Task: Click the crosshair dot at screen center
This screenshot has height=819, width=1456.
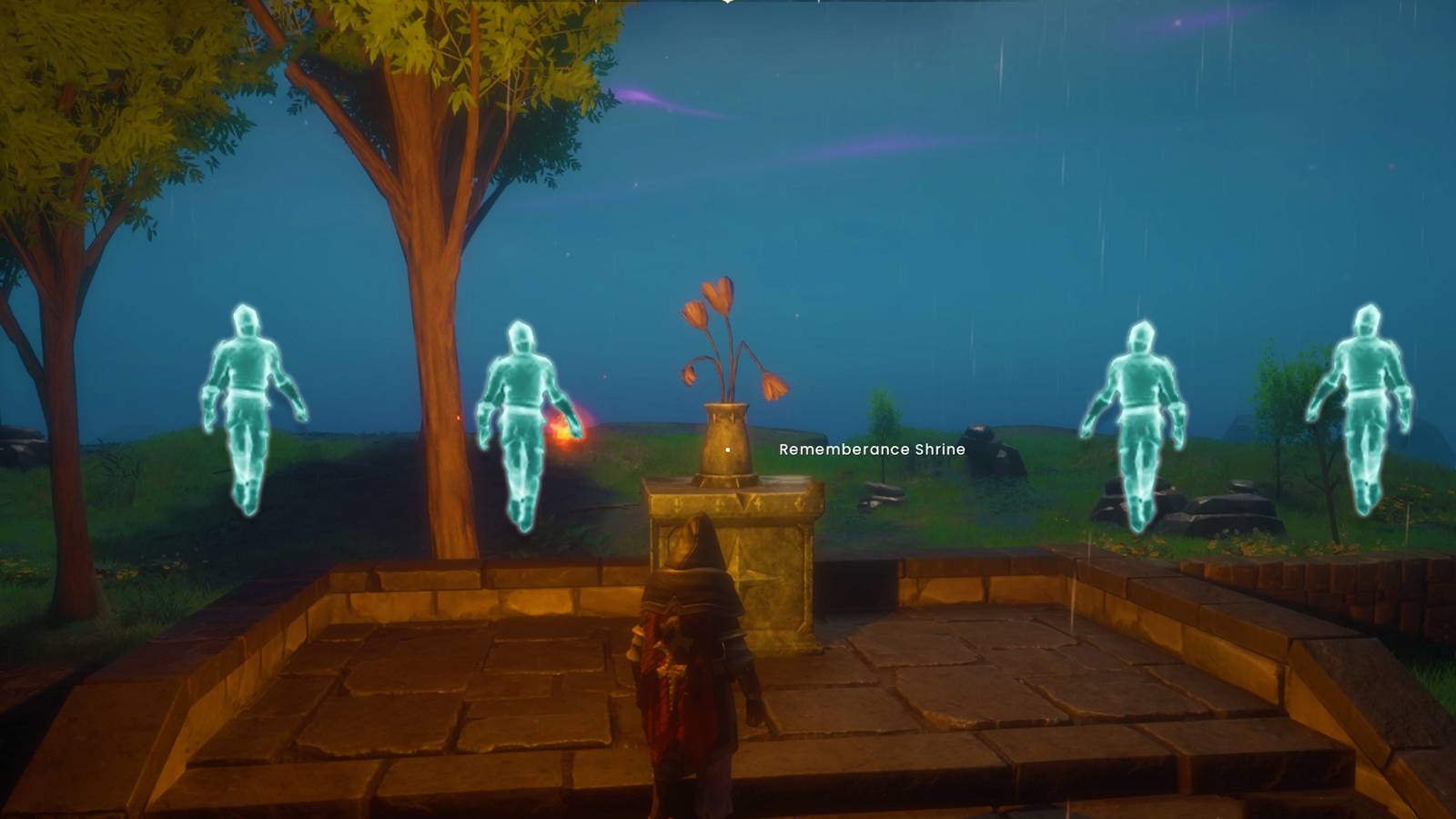Action: click(x=728, y=448)
